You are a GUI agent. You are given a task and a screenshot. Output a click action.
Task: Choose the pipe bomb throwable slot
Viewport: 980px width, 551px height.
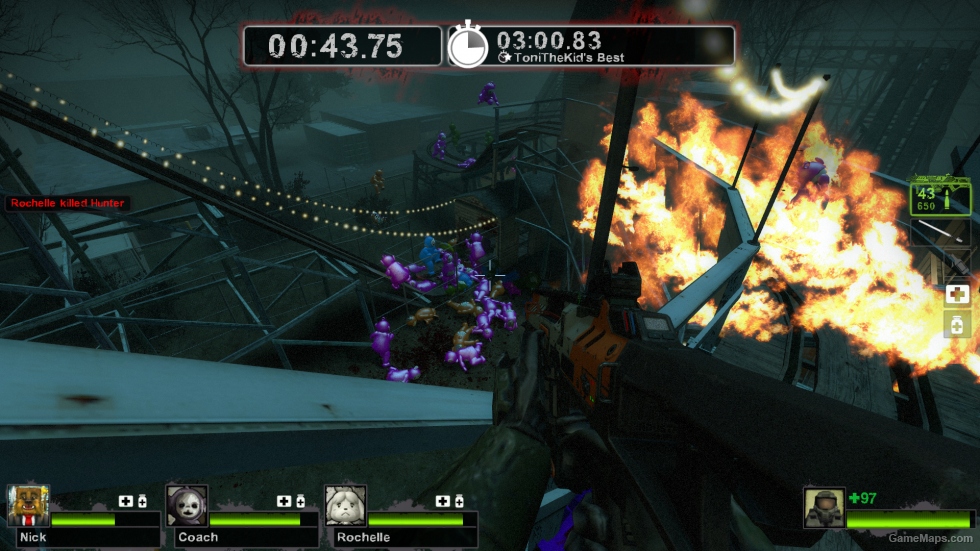pyautogui.click(x=956, y=264)
